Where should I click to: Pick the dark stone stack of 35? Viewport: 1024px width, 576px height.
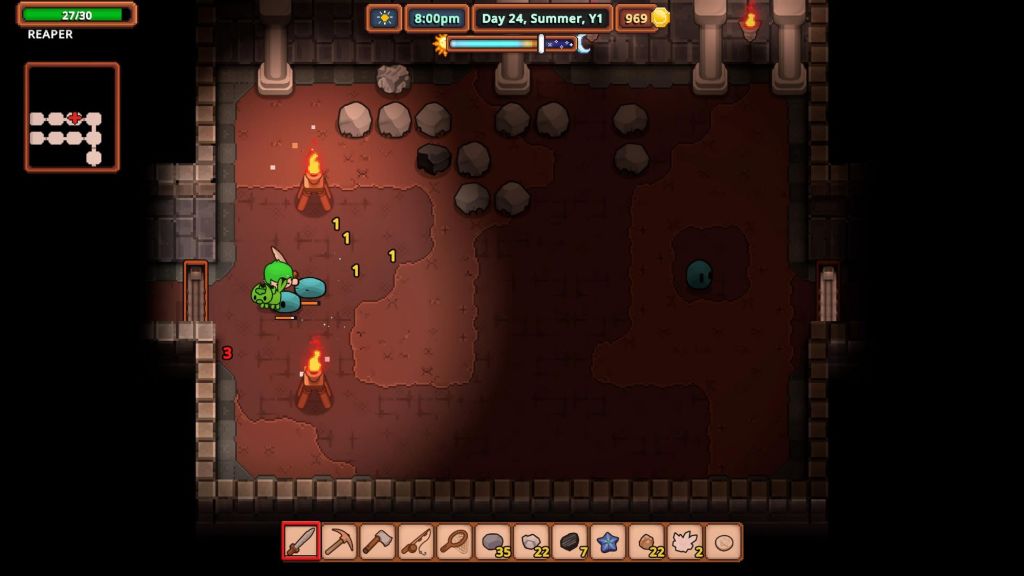[493, 542]
